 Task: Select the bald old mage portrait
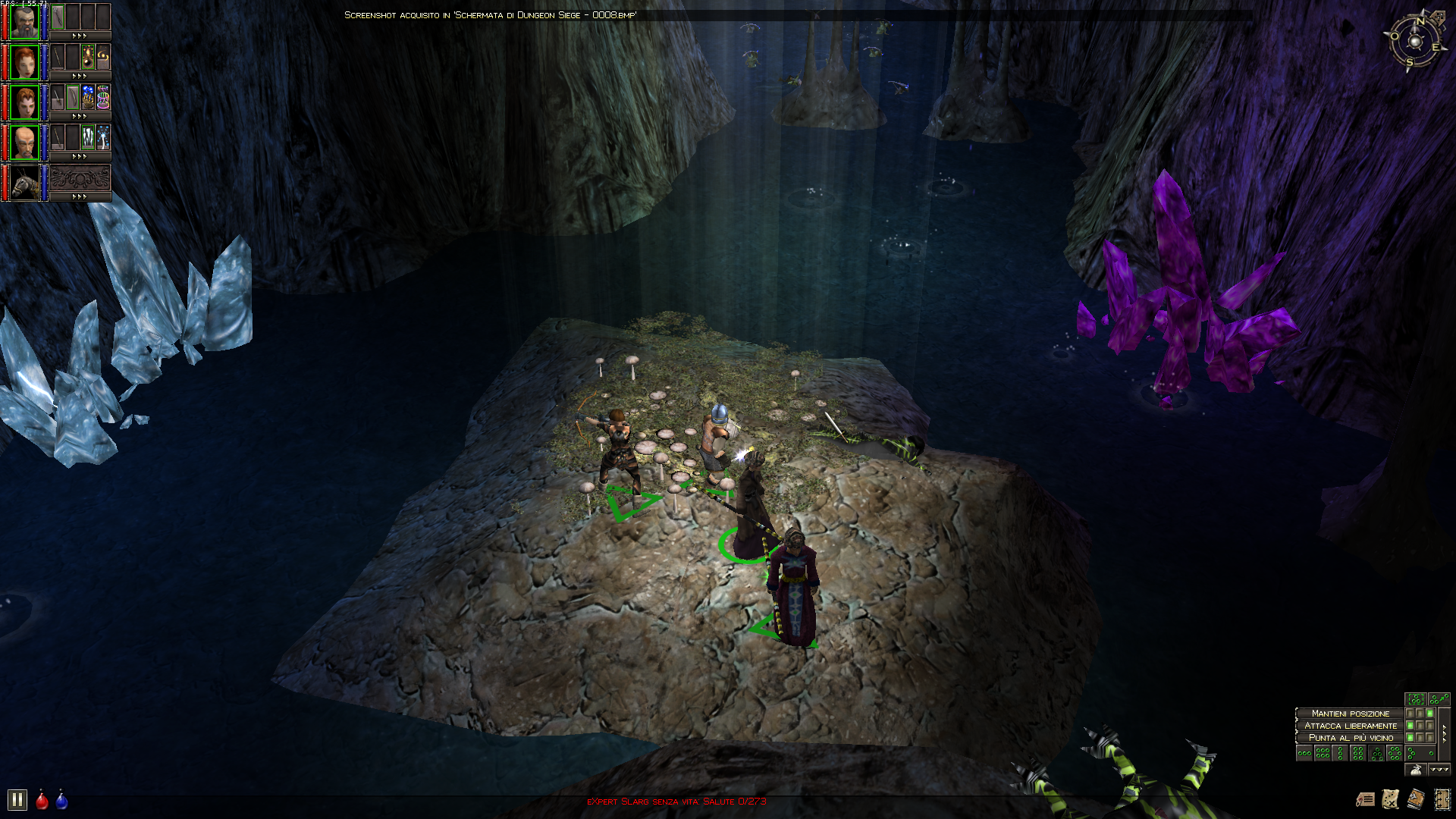click(24, 143)
